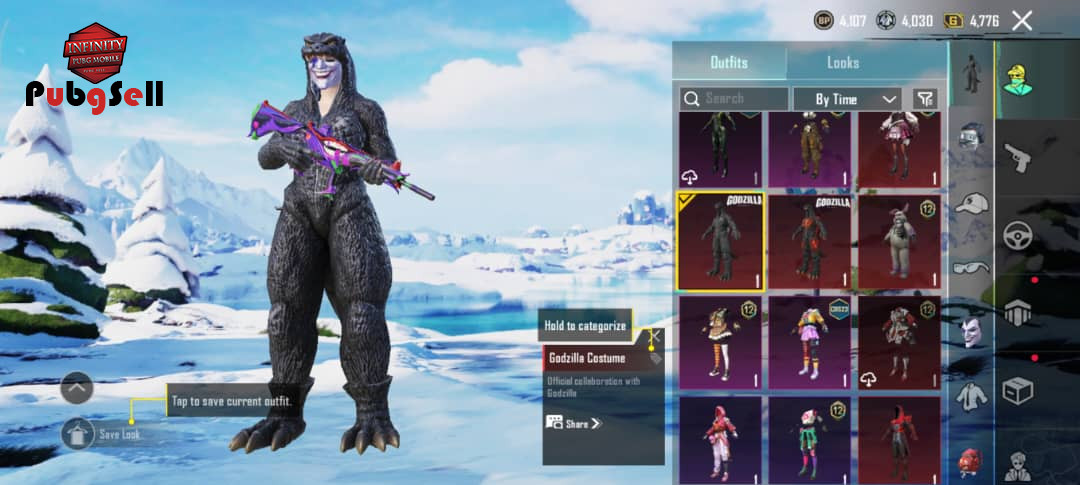Show the headwear cap category

pyautogui.click(x=971, y=203)
